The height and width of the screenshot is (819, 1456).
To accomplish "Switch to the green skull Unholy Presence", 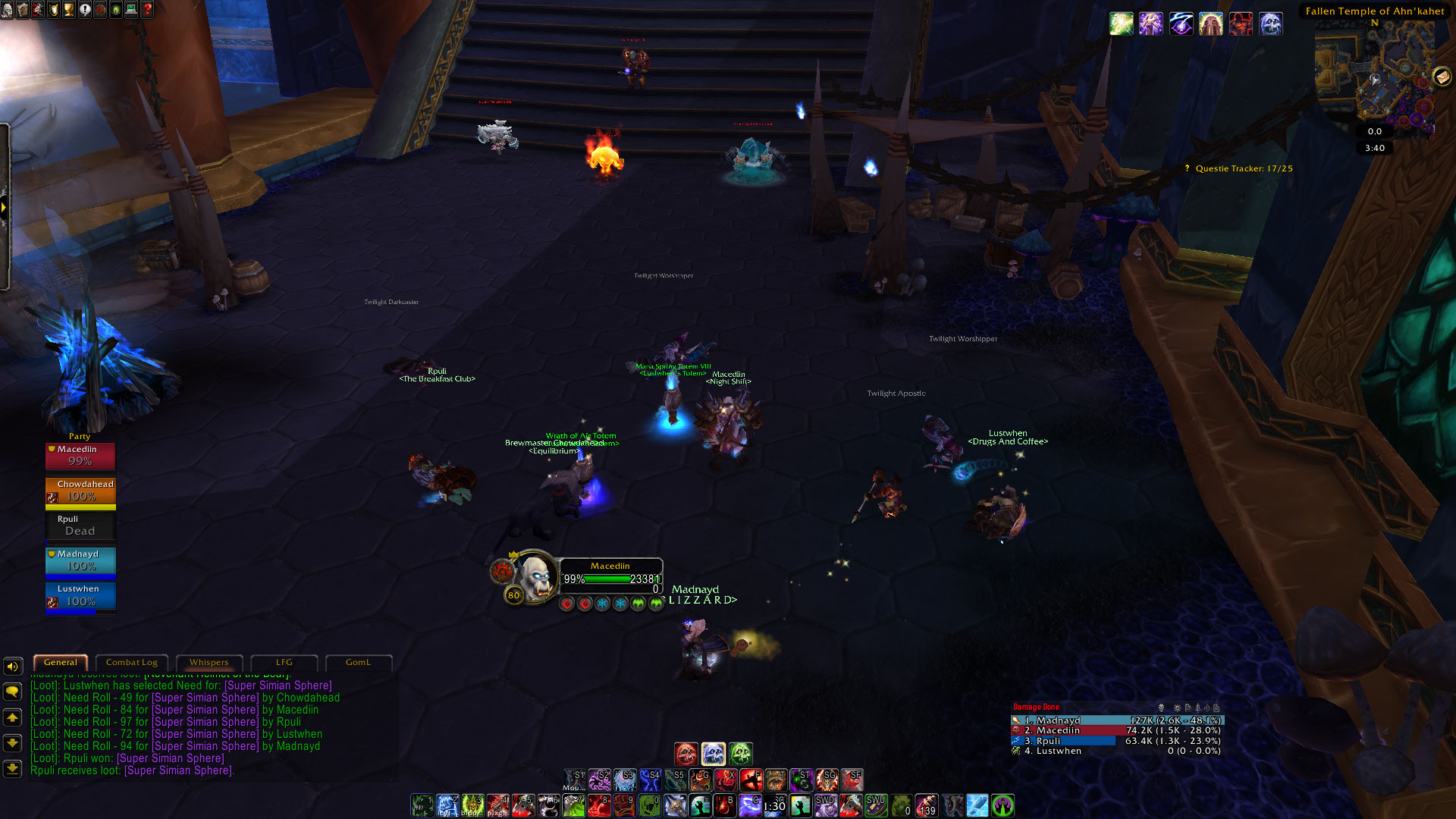I will [x=741, y=754].
